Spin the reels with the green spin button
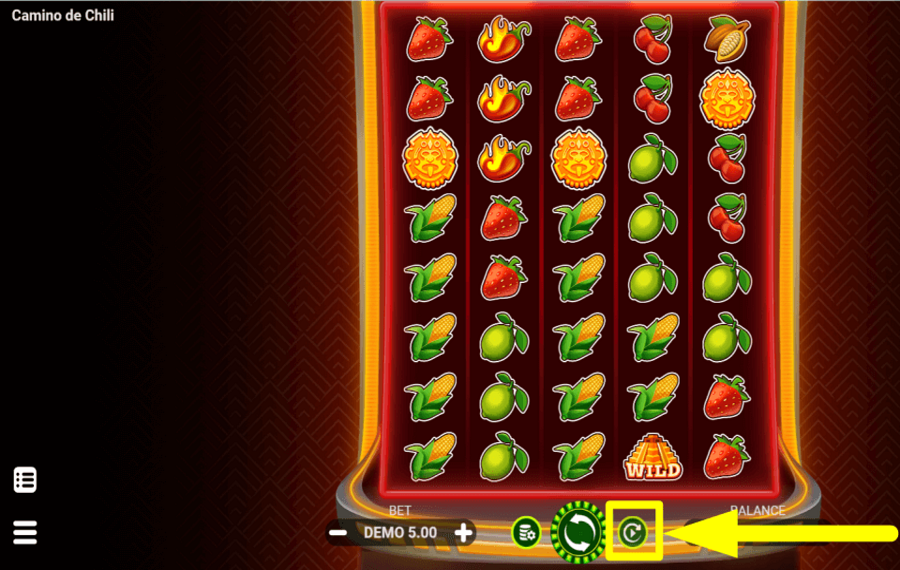The height and width of the screenshot is (570, 900). click(x=579, y=531)
